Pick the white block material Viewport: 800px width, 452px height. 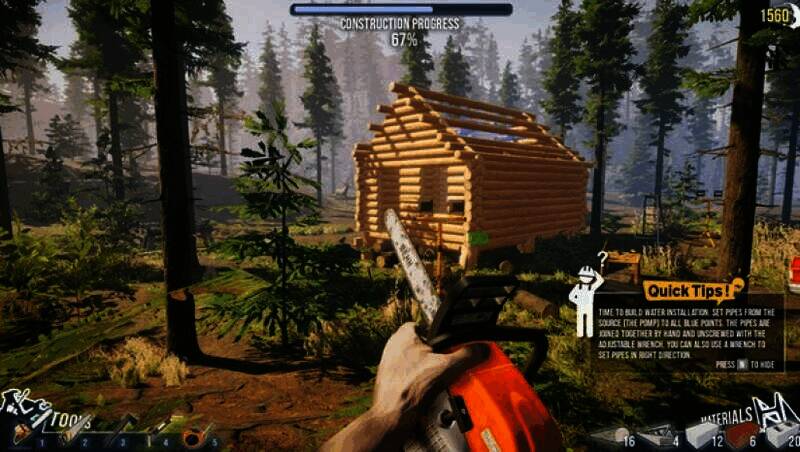click(700, 434)
